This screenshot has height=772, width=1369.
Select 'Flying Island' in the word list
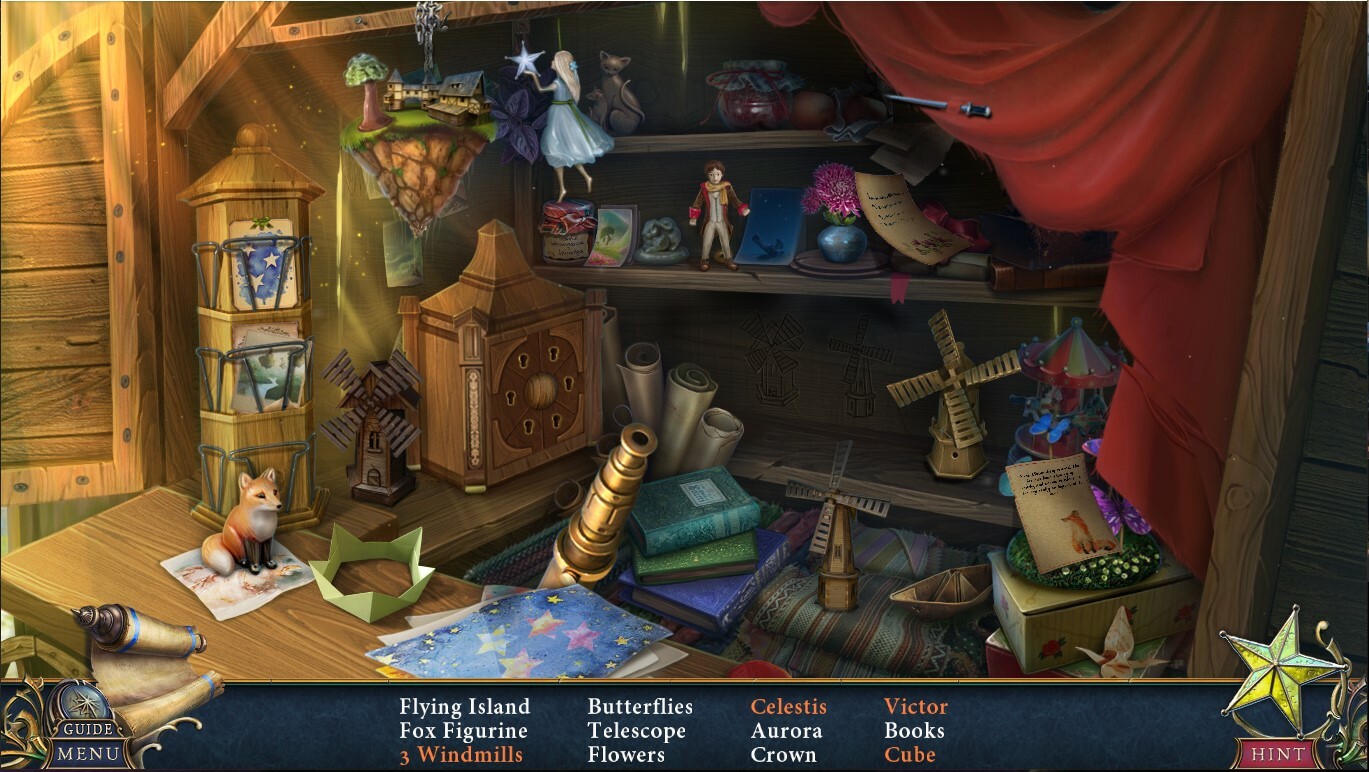point(463,706)
